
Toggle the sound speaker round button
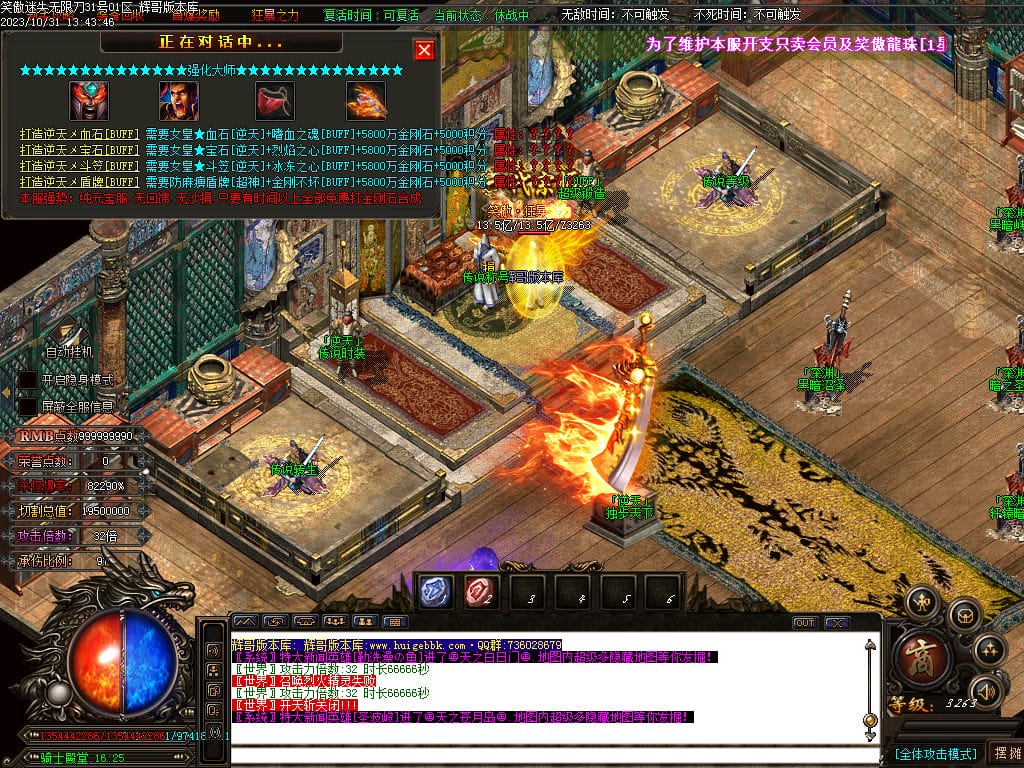pos(987,690)
